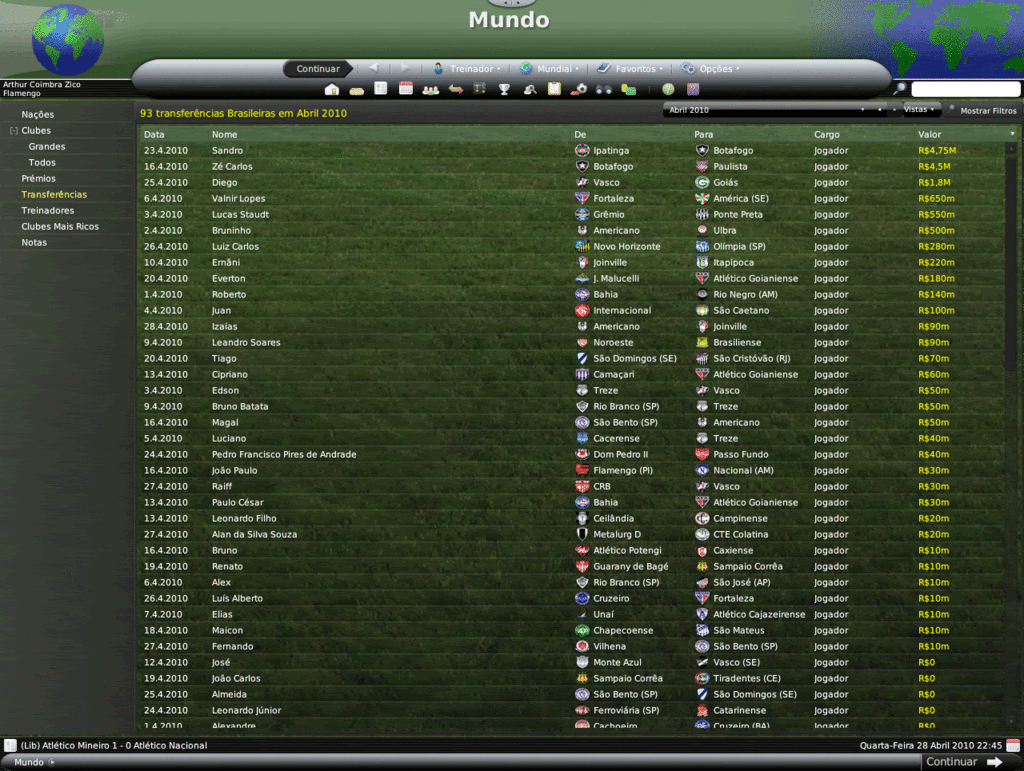Open Grandes under Clubes
This screenshot has width=1024, height=771.
(x=47, y=147)
